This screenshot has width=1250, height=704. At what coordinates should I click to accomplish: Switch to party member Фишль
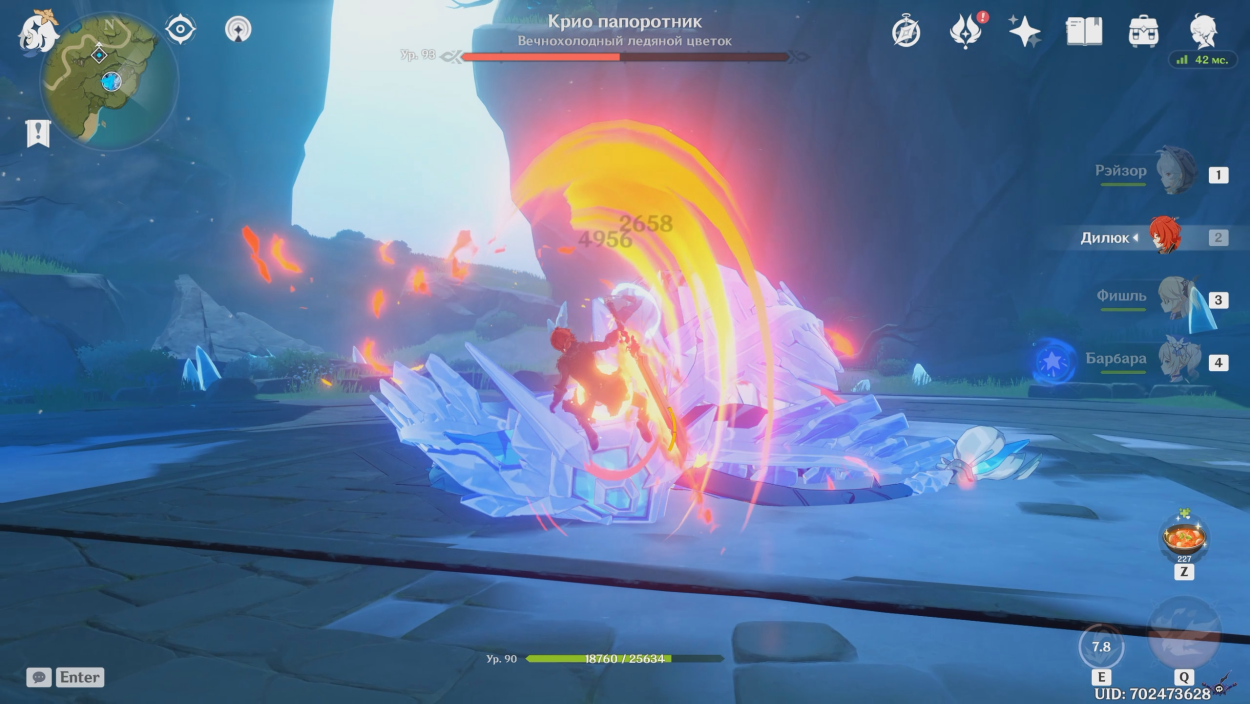[1175, 298]
